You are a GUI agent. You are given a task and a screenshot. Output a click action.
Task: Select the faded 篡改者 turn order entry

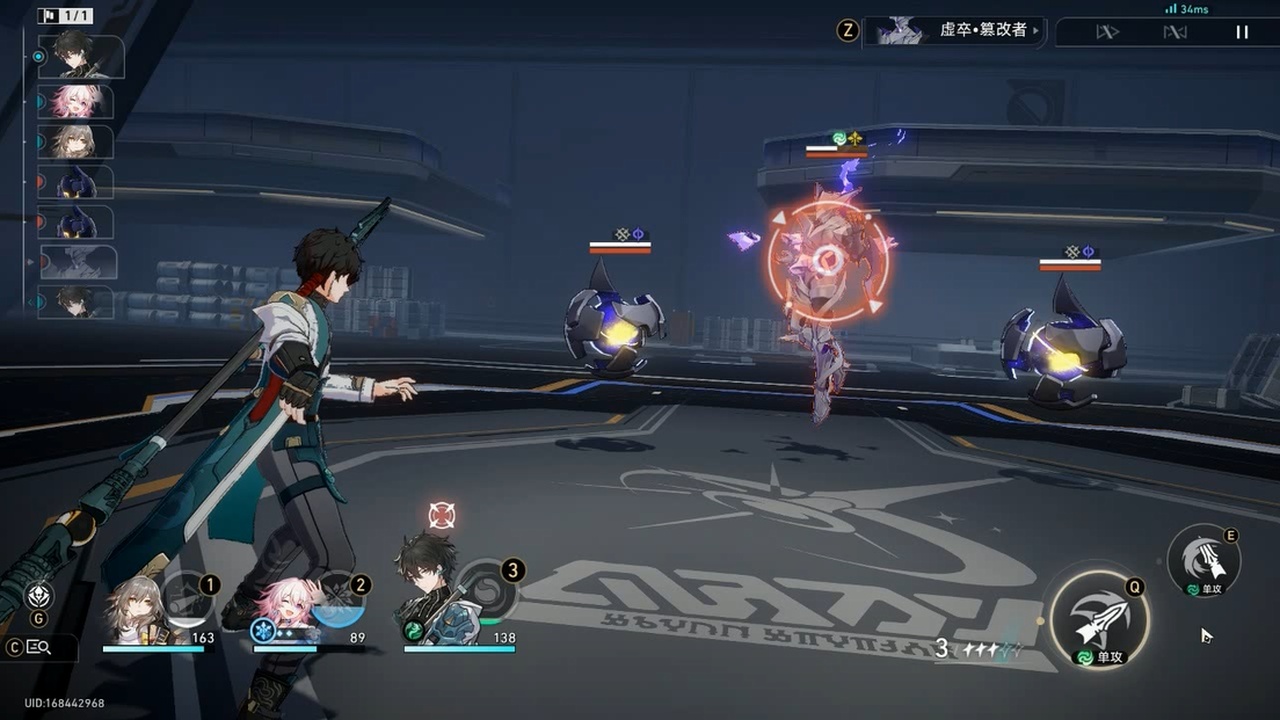(78, 262)
